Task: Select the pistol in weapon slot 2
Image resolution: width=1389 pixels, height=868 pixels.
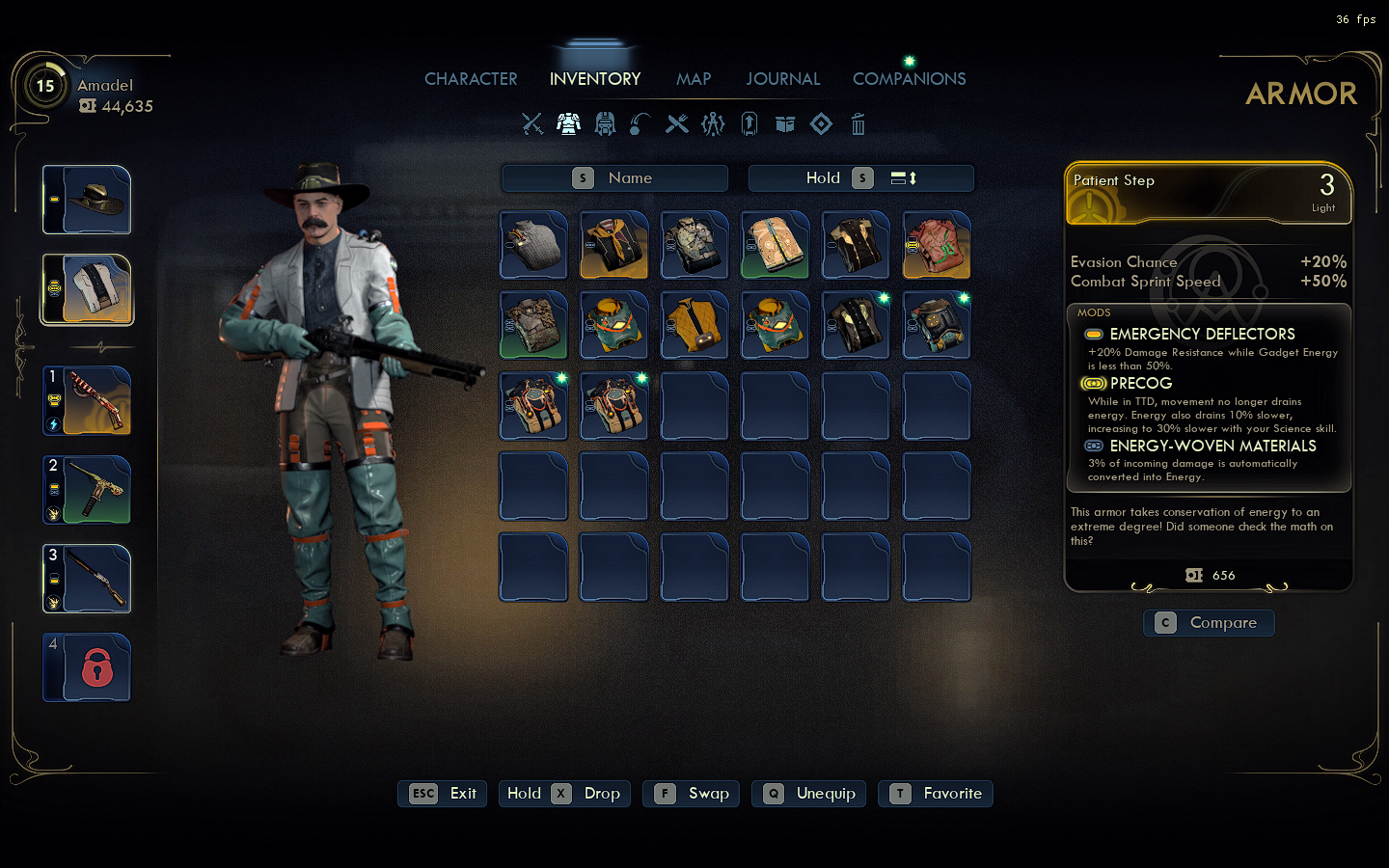Action: 87,490
